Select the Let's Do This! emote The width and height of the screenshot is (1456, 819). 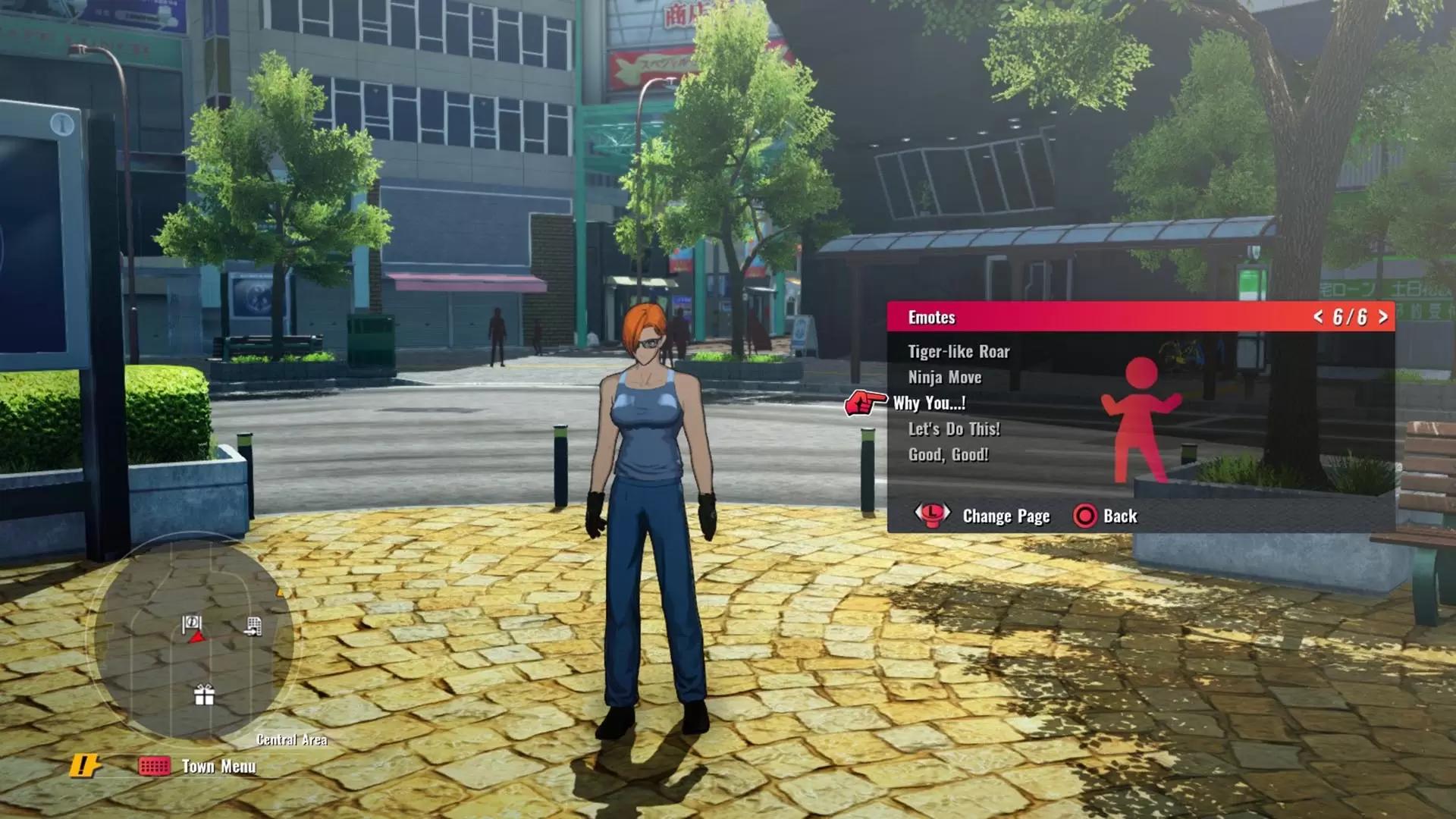[954, 429]
